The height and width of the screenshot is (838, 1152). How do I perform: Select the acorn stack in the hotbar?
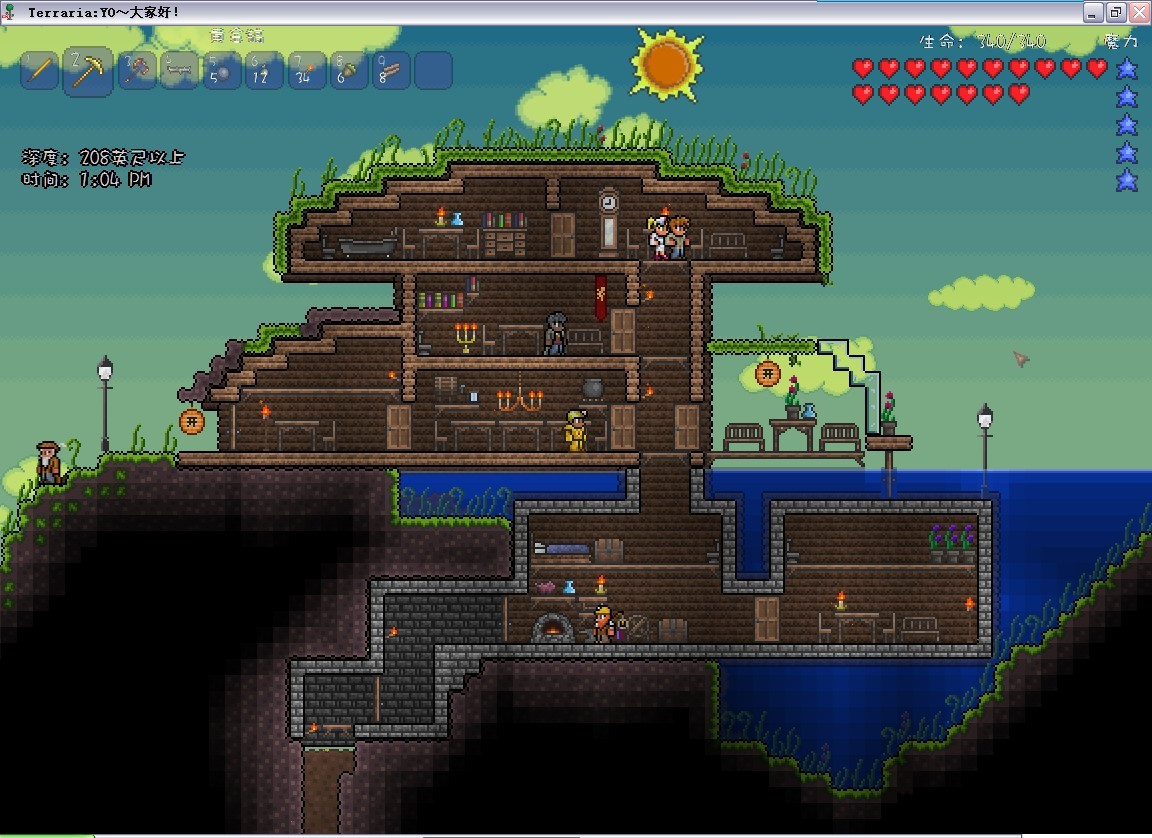pyautogui.click(x=349, y=70)
